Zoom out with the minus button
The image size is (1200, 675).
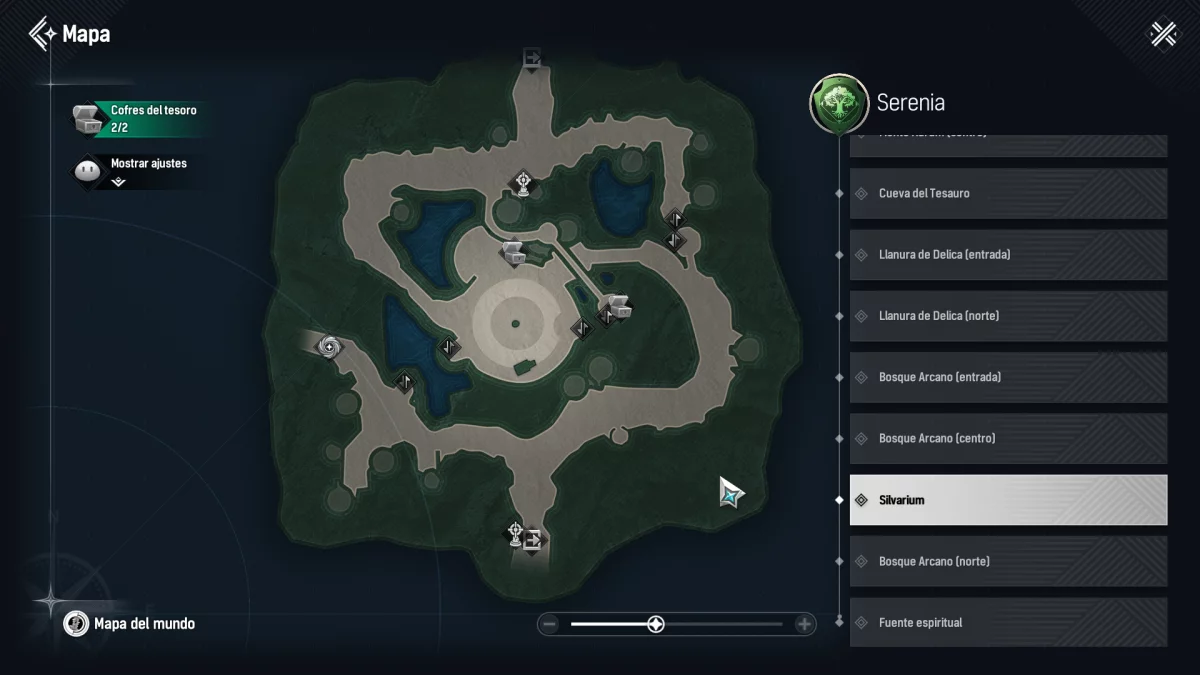(549, 625)
